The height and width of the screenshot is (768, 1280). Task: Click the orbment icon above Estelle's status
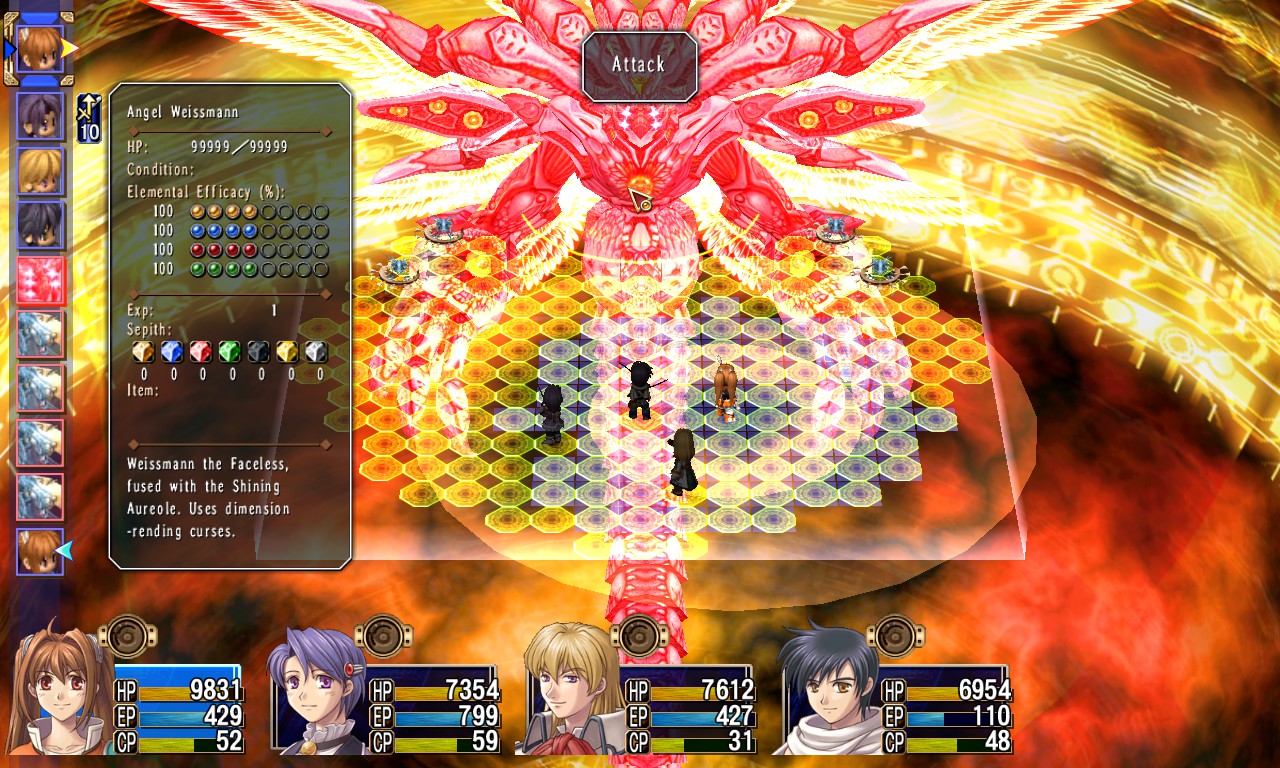pos(129,635)
